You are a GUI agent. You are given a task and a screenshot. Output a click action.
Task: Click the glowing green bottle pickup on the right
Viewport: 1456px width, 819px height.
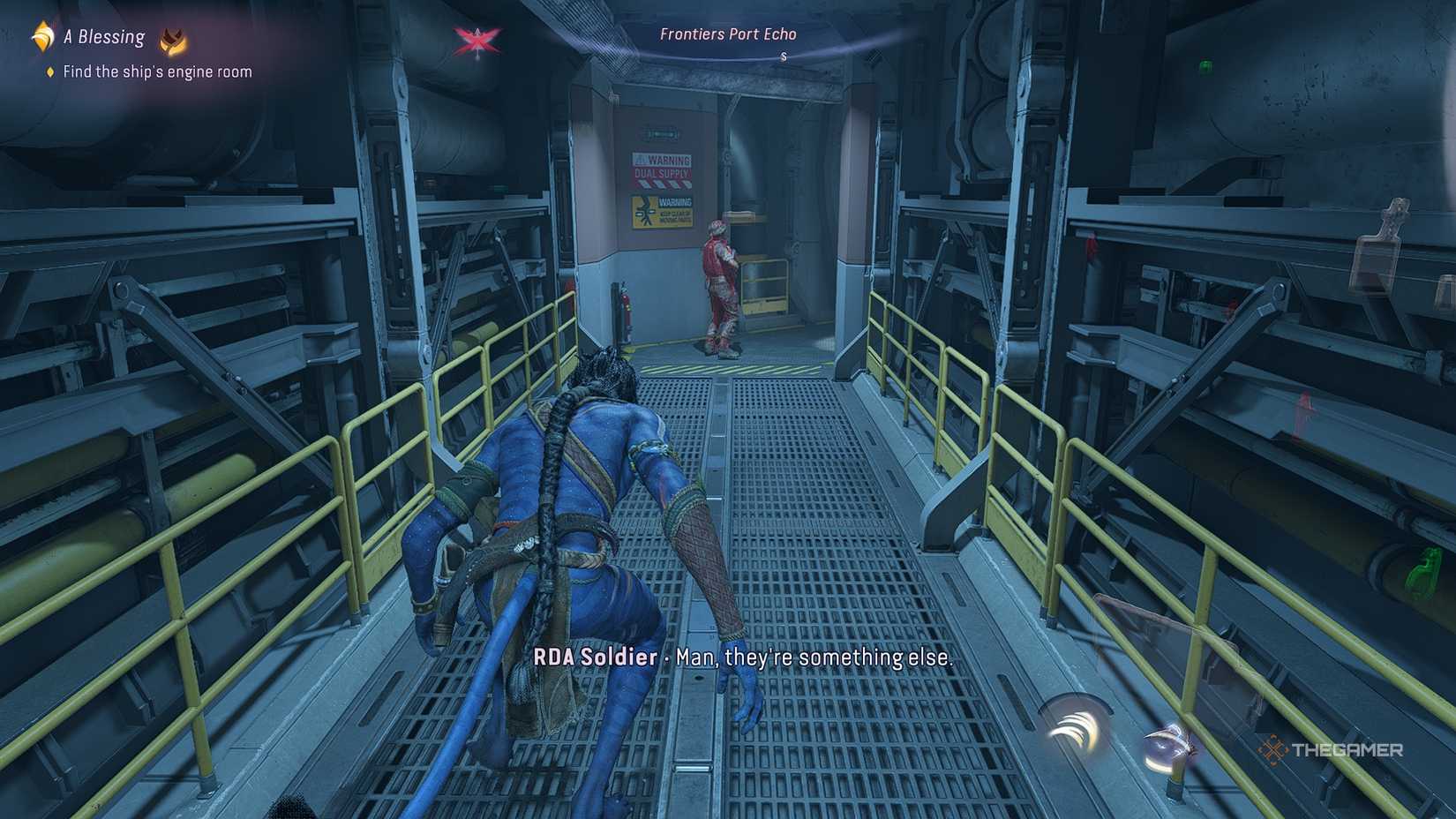pos(1427,568)
